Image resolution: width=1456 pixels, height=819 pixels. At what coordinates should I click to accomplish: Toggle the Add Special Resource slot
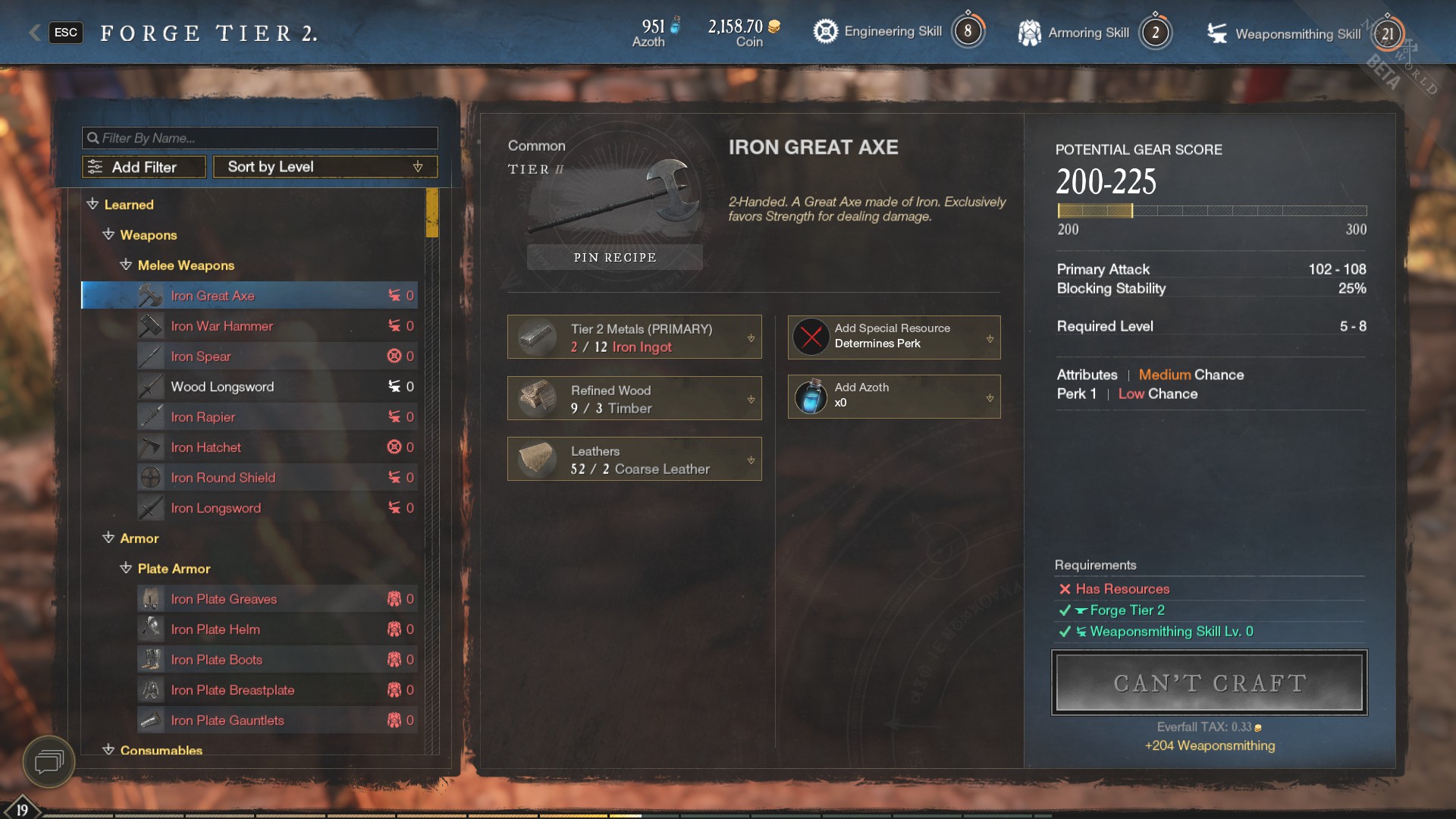tap(990, 339)
